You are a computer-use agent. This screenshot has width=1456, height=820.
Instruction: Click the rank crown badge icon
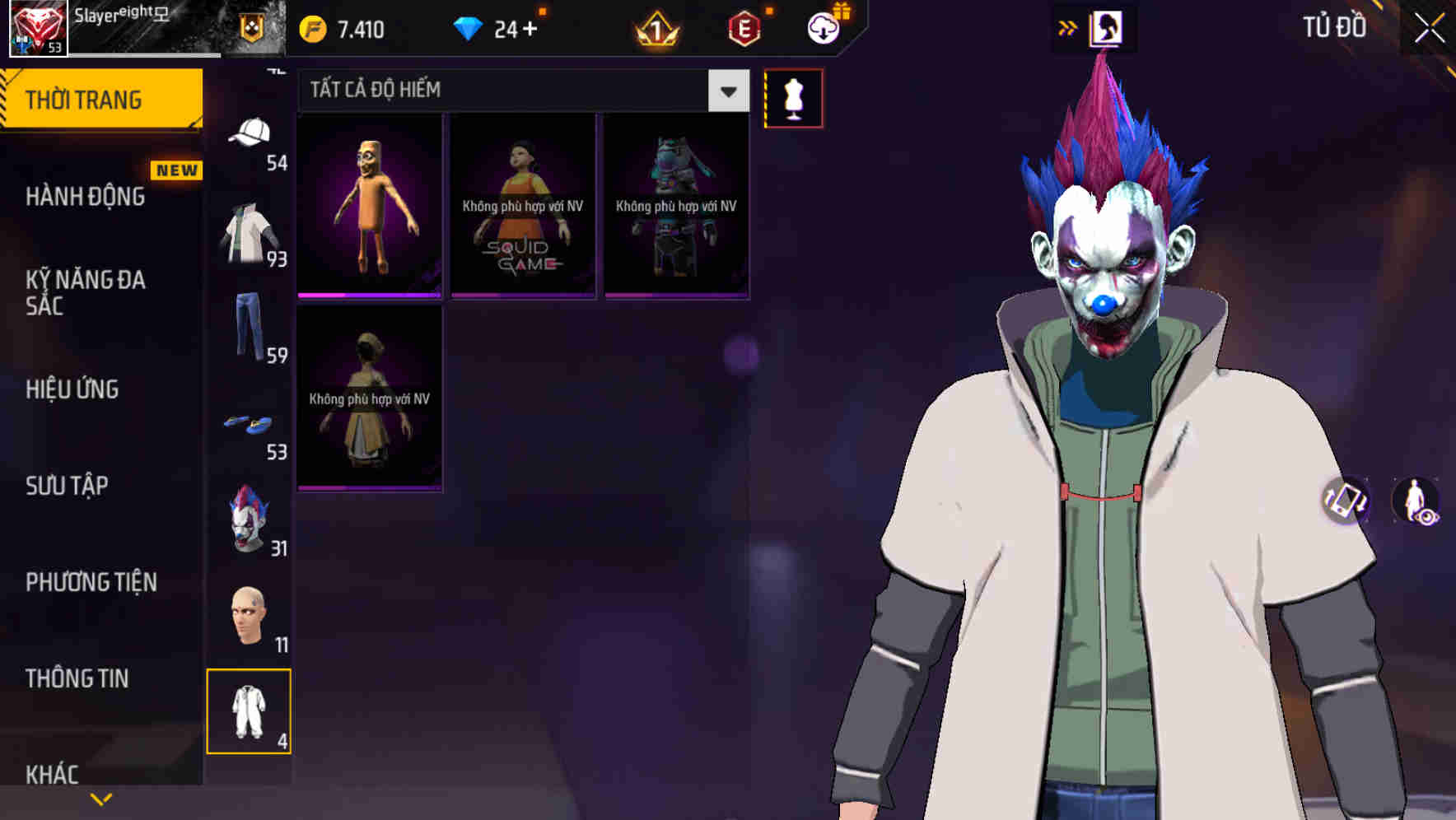(655, 27)
